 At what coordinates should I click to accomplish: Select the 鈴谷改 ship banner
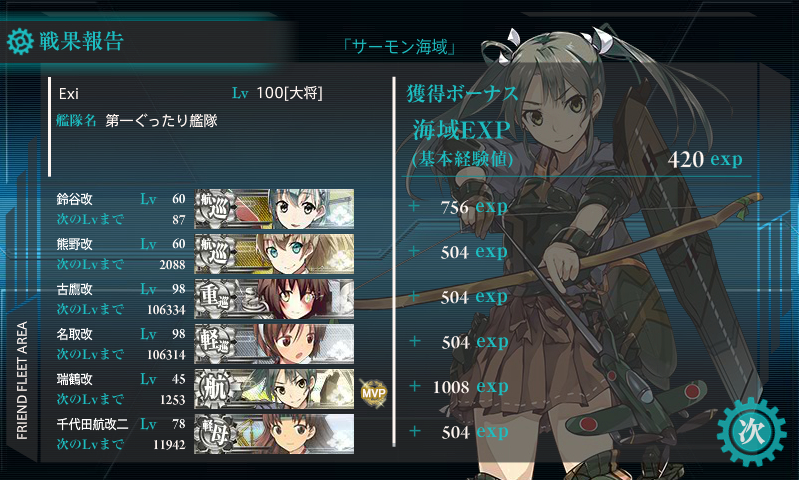[x=273, y=207]
